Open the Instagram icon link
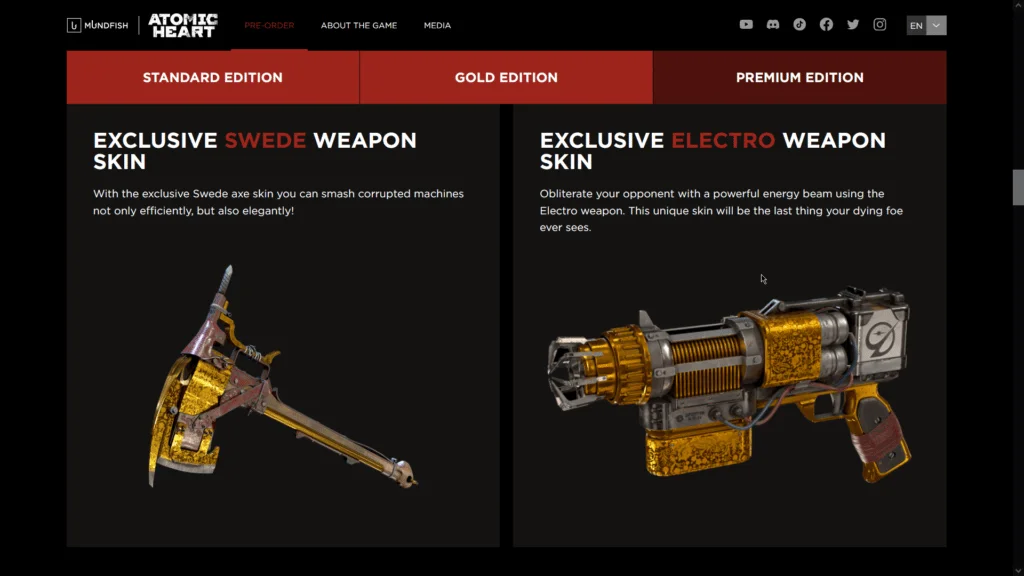The height and width of the screenshot is (576, 1024). point(880,25)
